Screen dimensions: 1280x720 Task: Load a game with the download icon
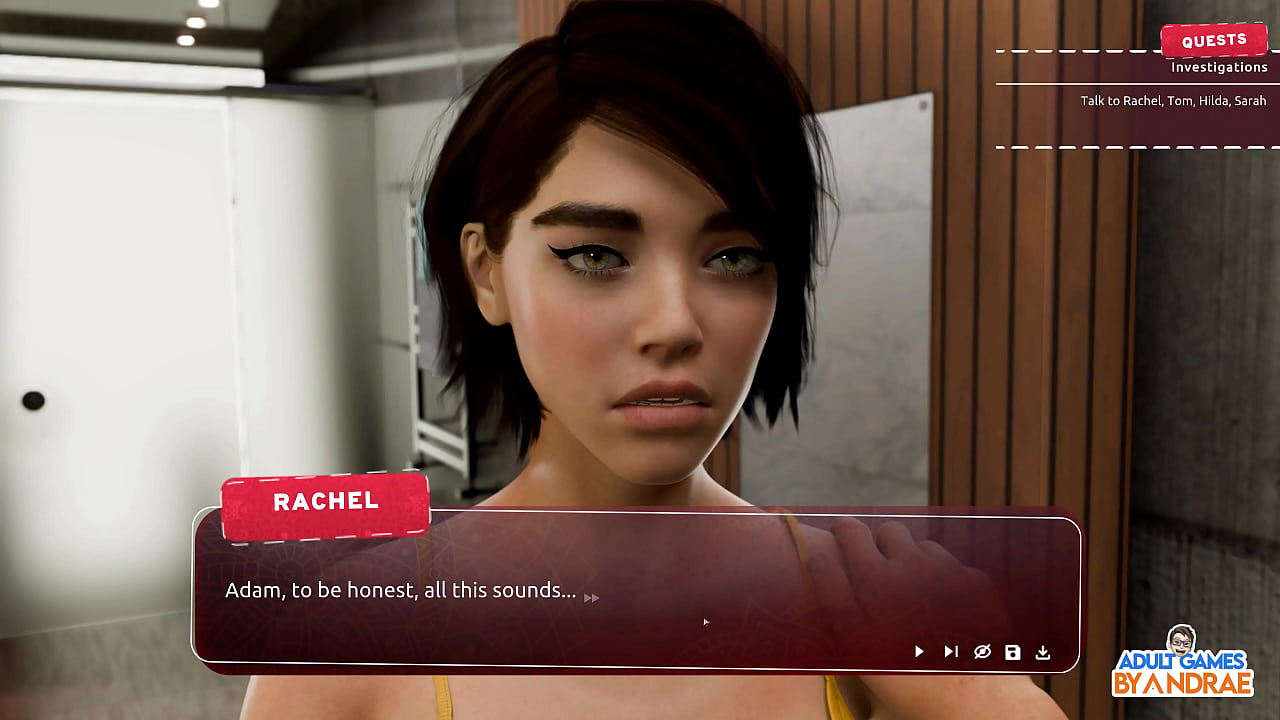pos(1043,652)
